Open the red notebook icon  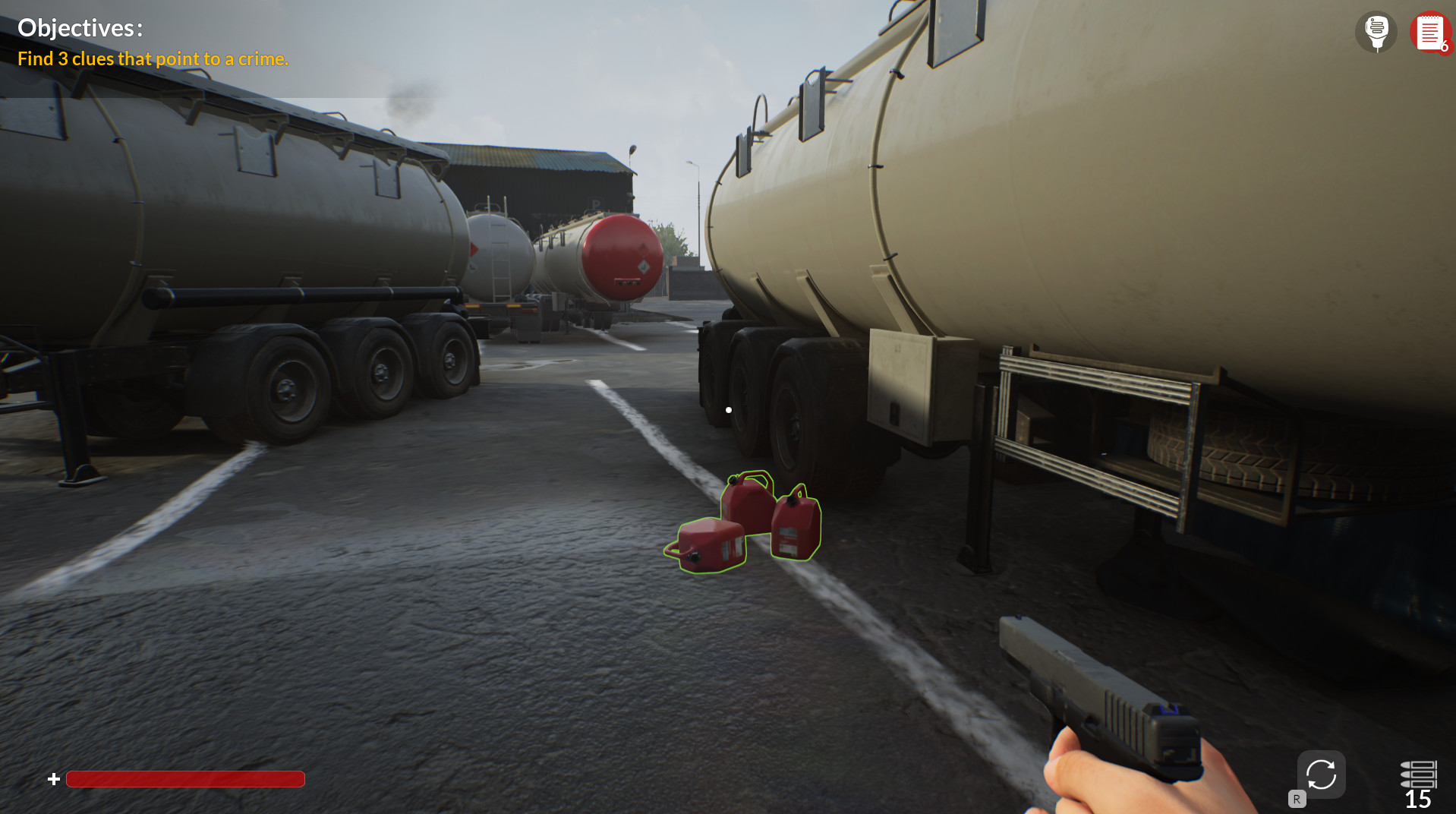tap(1430, 32)
